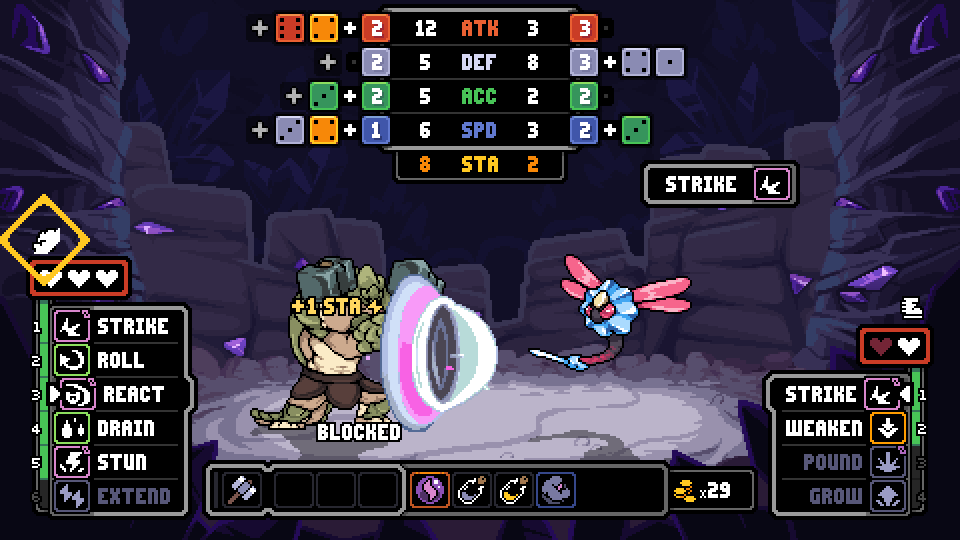Viewport: 960px width, 540px height.
Task: Use the Stun move
Action: click(118, 462)
